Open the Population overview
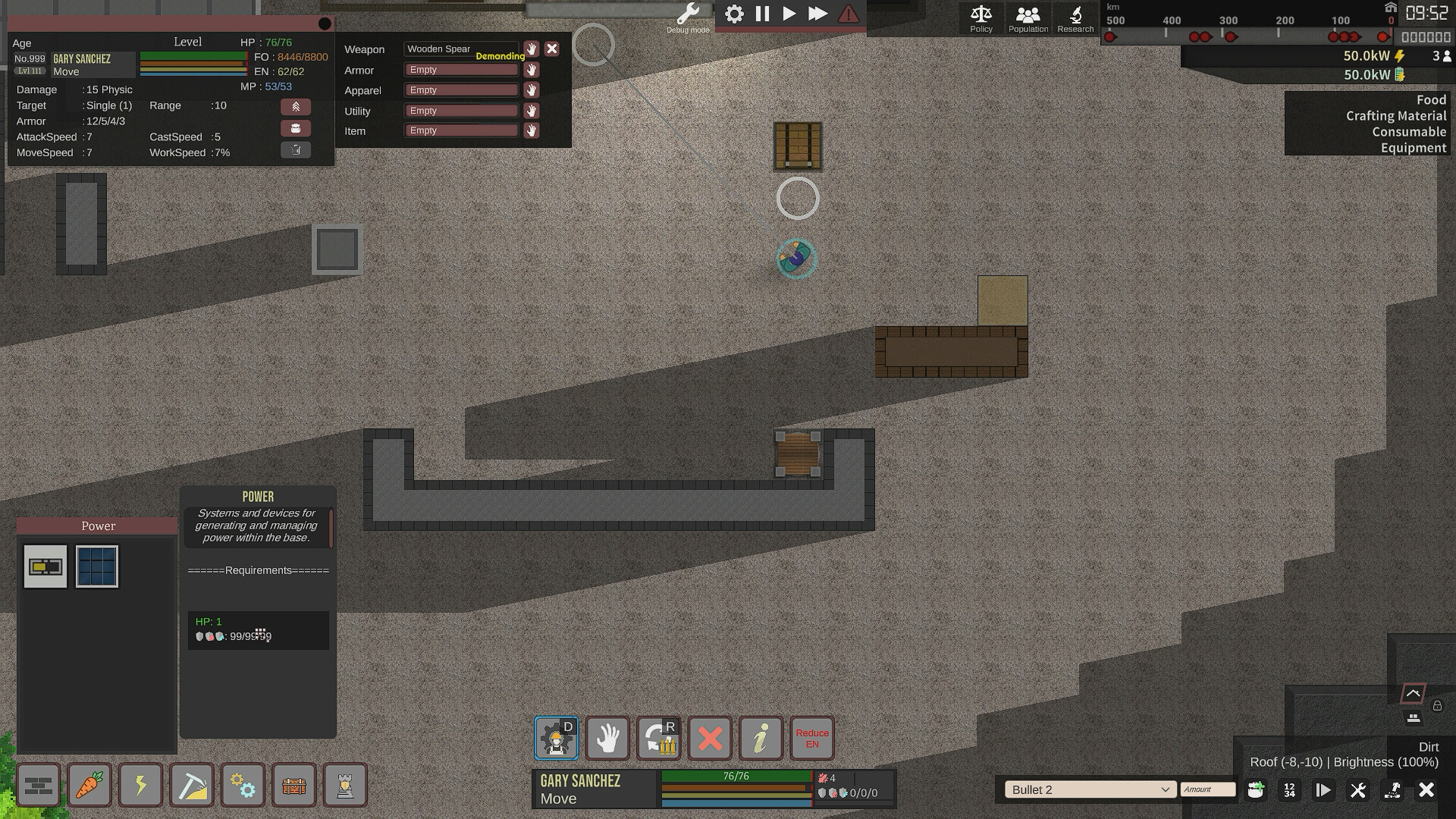Viewport: 1456px width, 819px height. click(x=1028, y=17)
